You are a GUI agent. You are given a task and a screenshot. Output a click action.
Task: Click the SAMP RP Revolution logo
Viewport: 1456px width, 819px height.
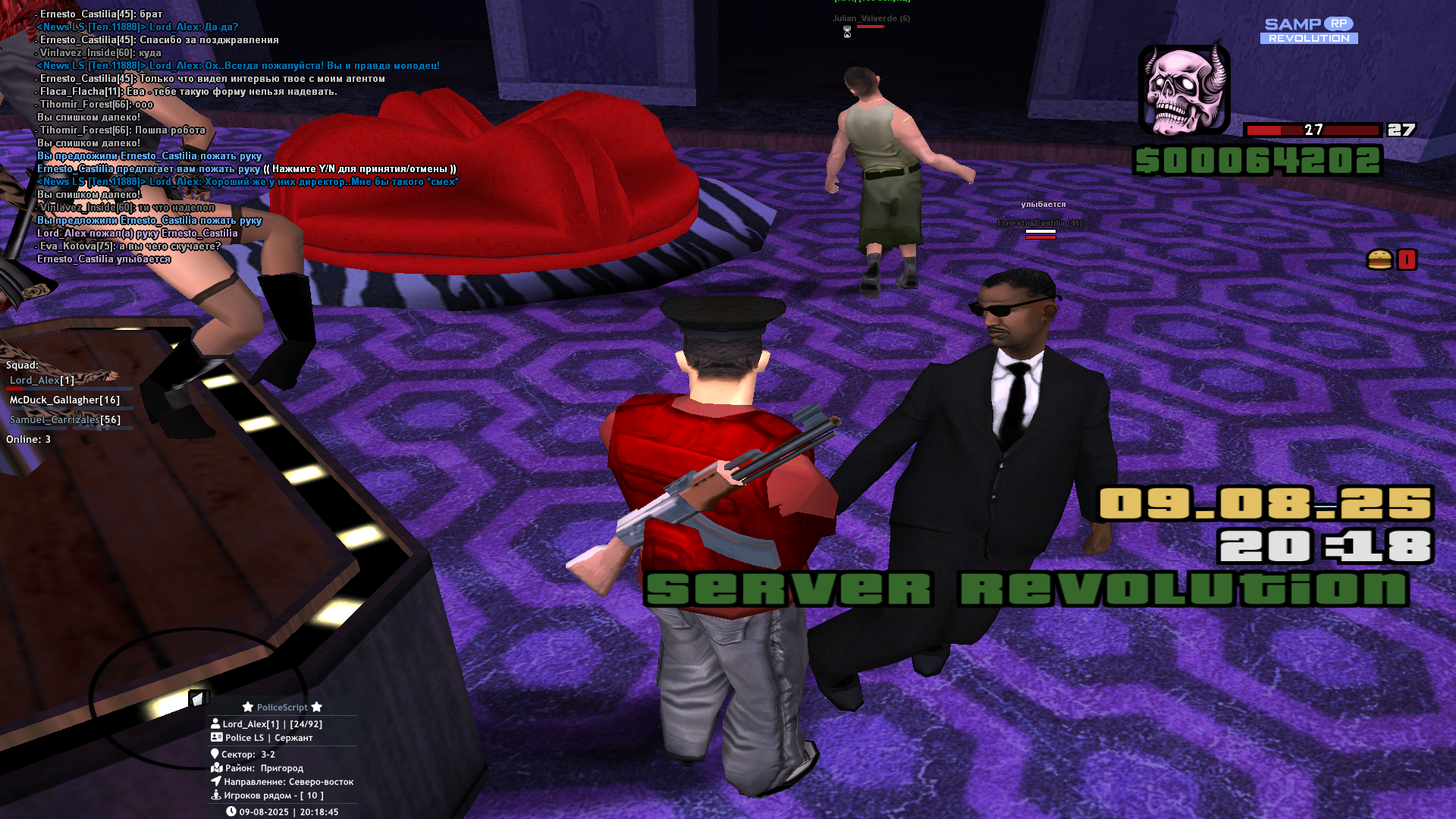pos(1309,30)
